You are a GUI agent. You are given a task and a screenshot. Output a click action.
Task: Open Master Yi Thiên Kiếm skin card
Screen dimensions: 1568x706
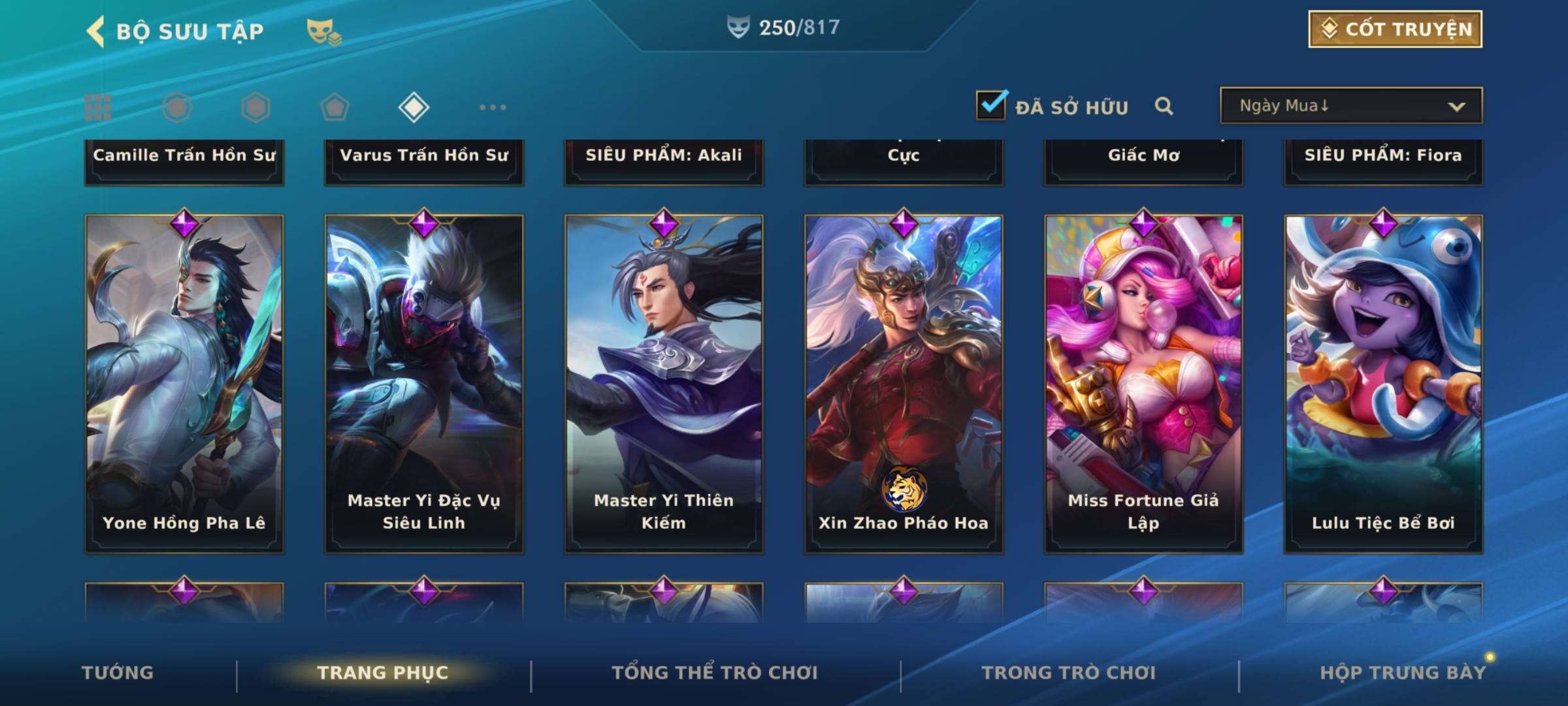click(664, 384)
